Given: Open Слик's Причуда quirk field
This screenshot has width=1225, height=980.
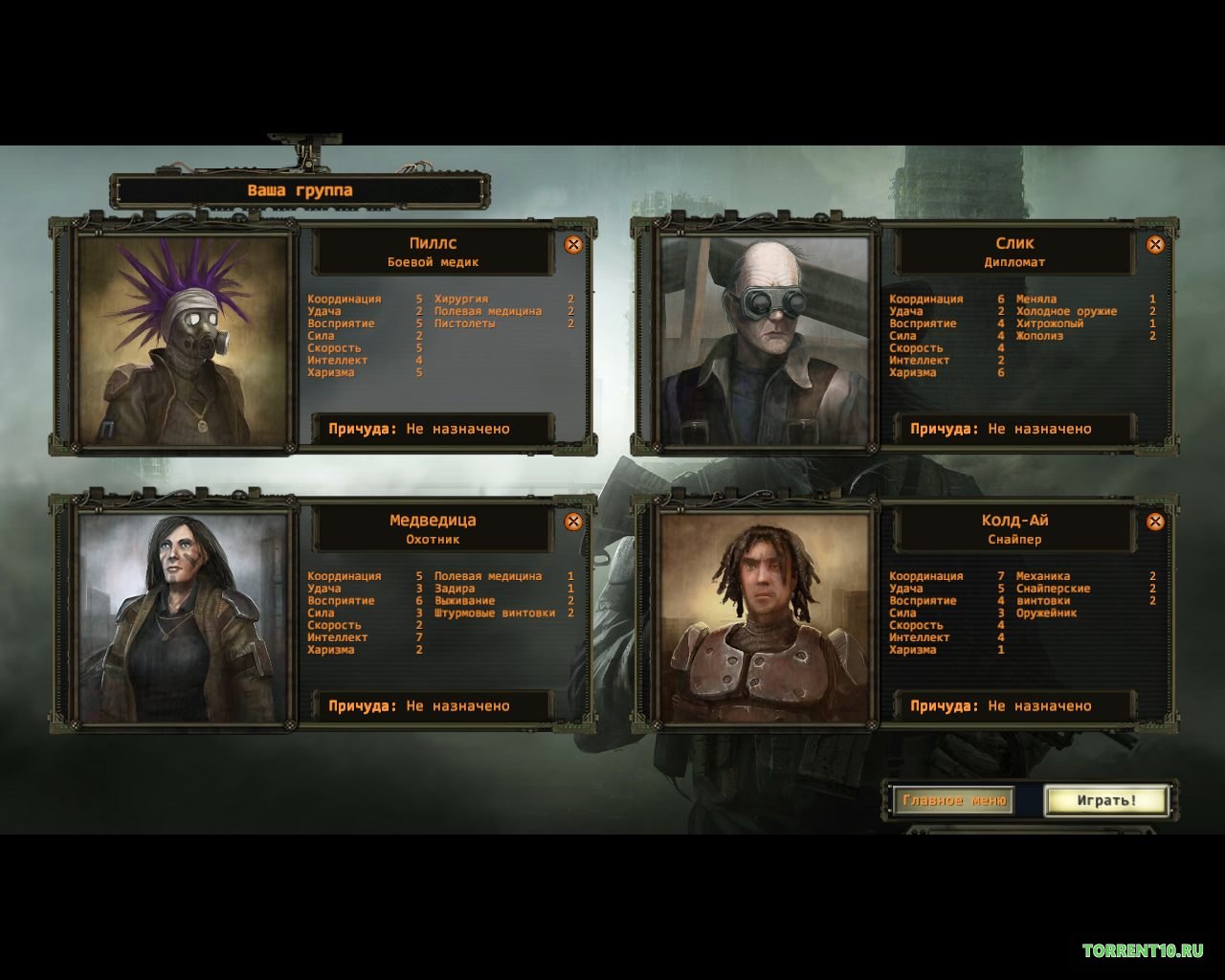Looking at the screenshot, I should 1014,429.
